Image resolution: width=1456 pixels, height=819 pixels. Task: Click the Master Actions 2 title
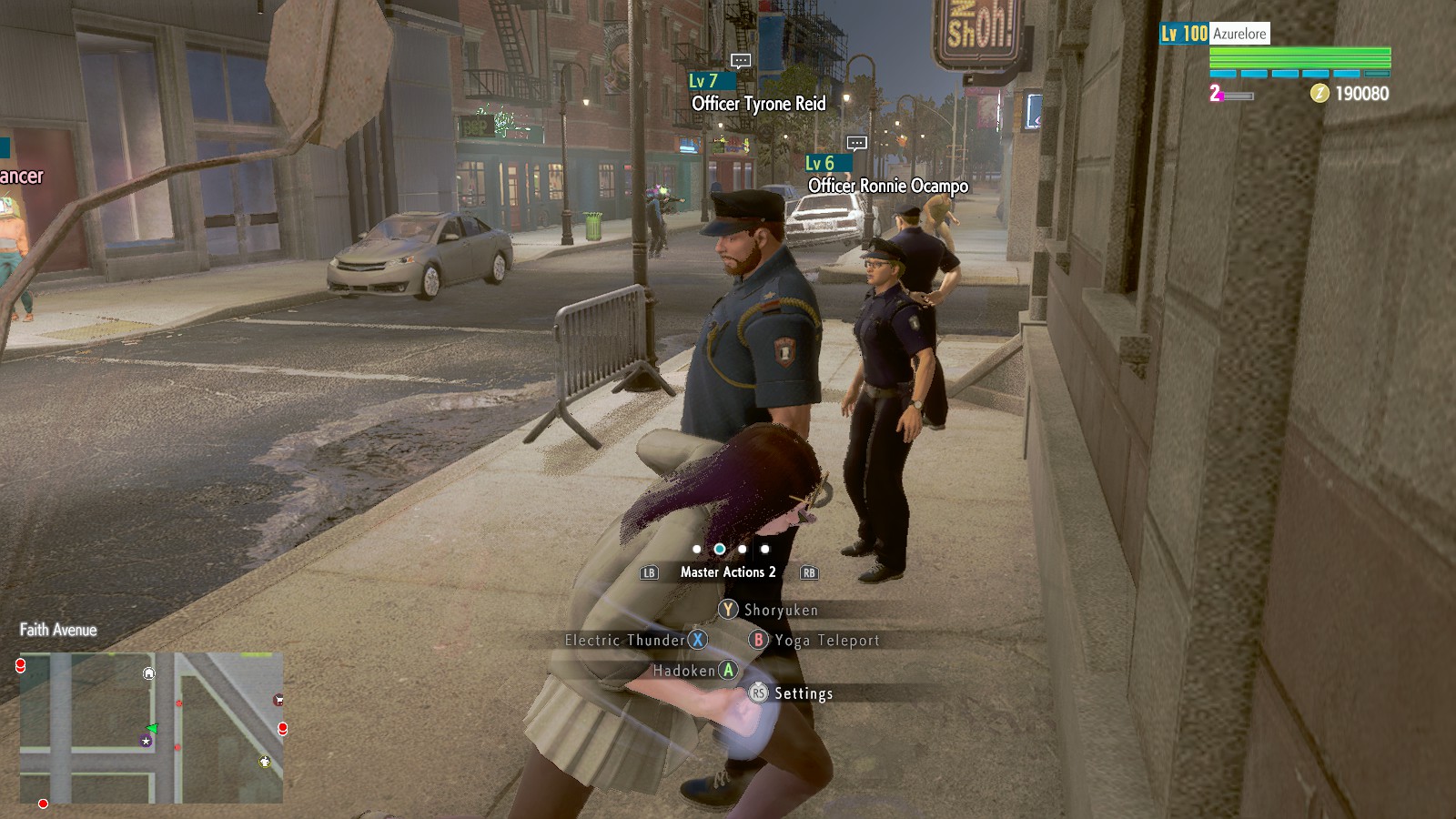[728, 572]
